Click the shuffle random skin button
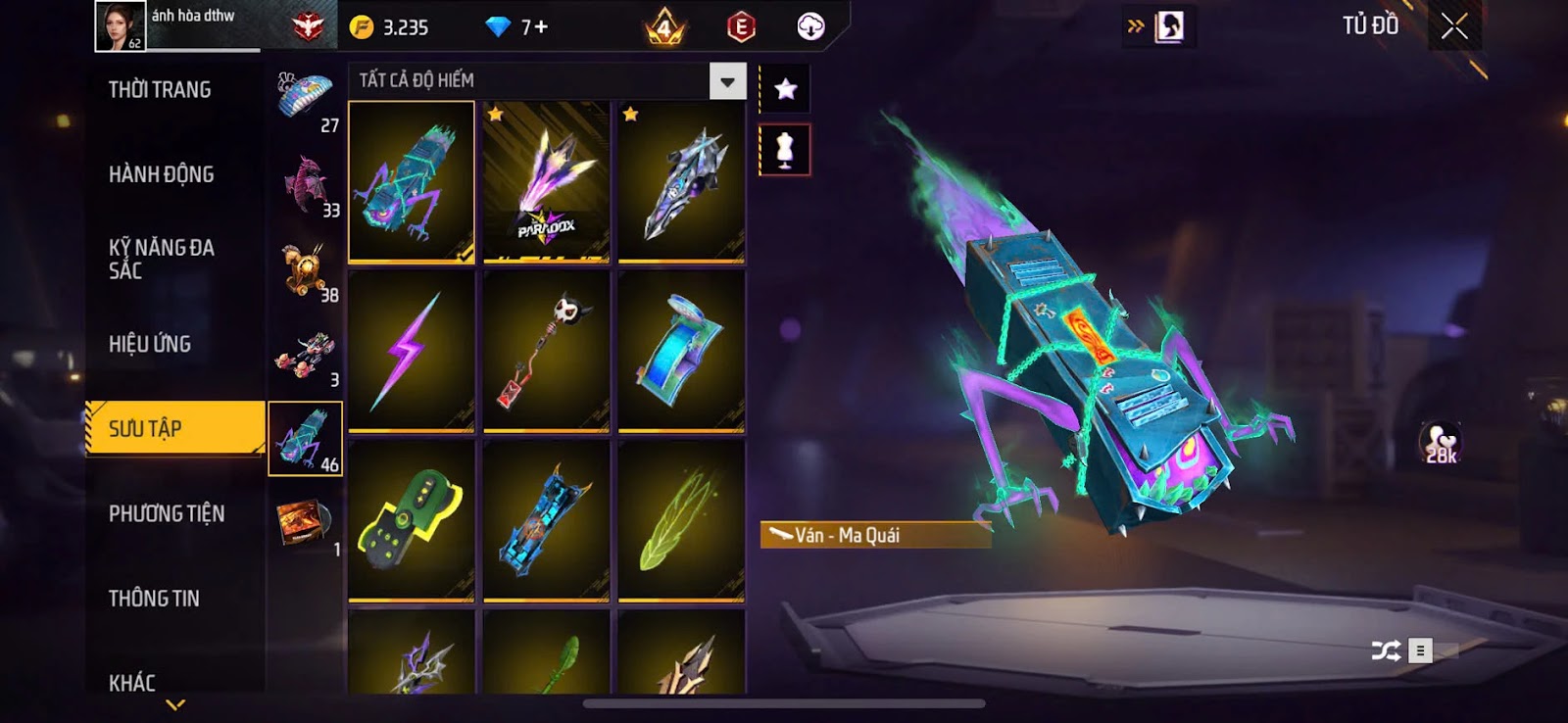 [1386, 651]
